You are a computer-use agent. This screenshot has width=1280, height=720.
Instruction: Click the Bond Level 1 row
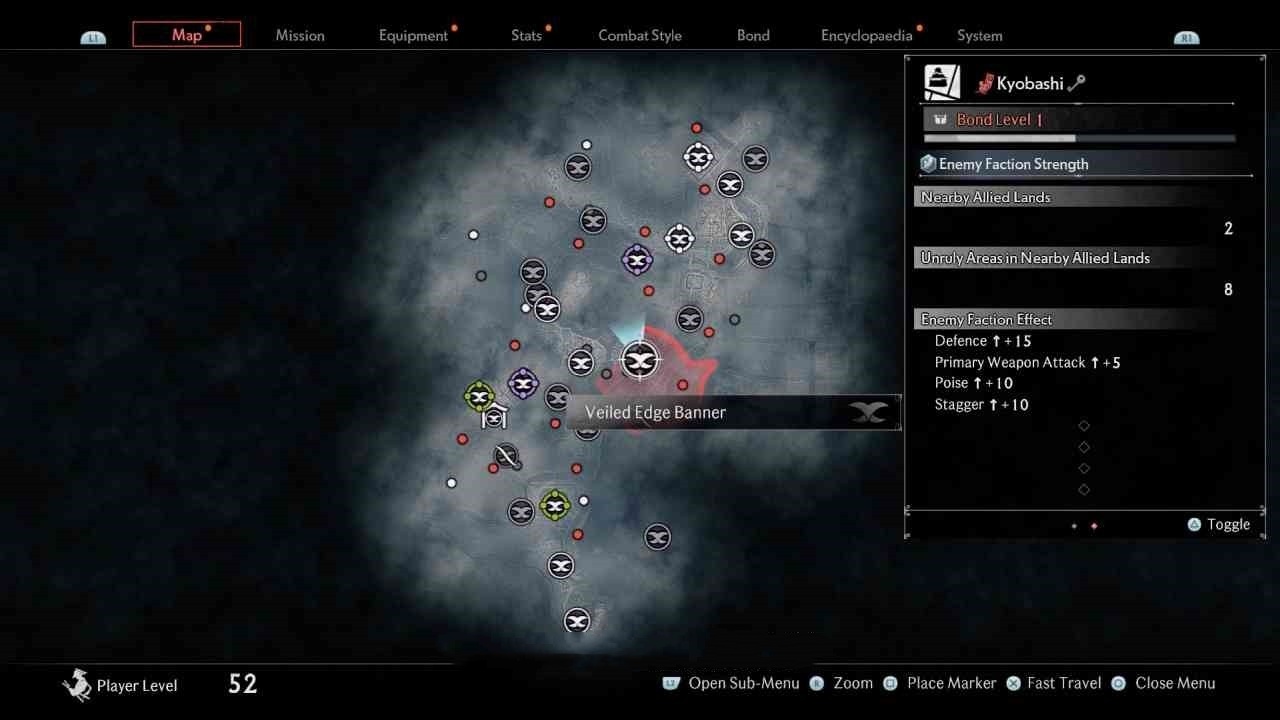[1000, 120]
